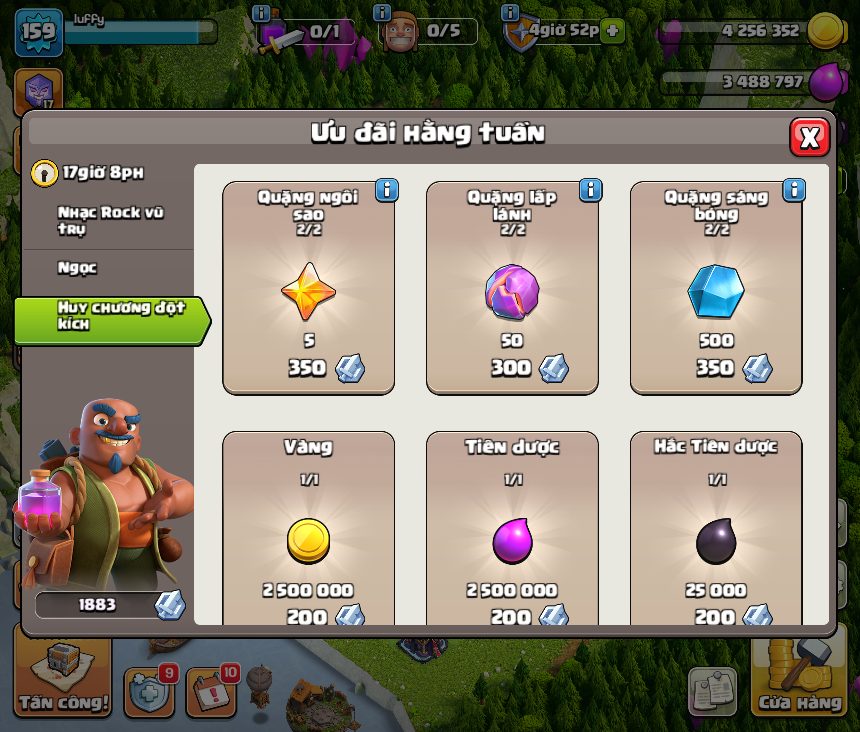Purchase the Hắc Tiên dược offer
This screenshot has height=732, width=860.
[716, 530]
